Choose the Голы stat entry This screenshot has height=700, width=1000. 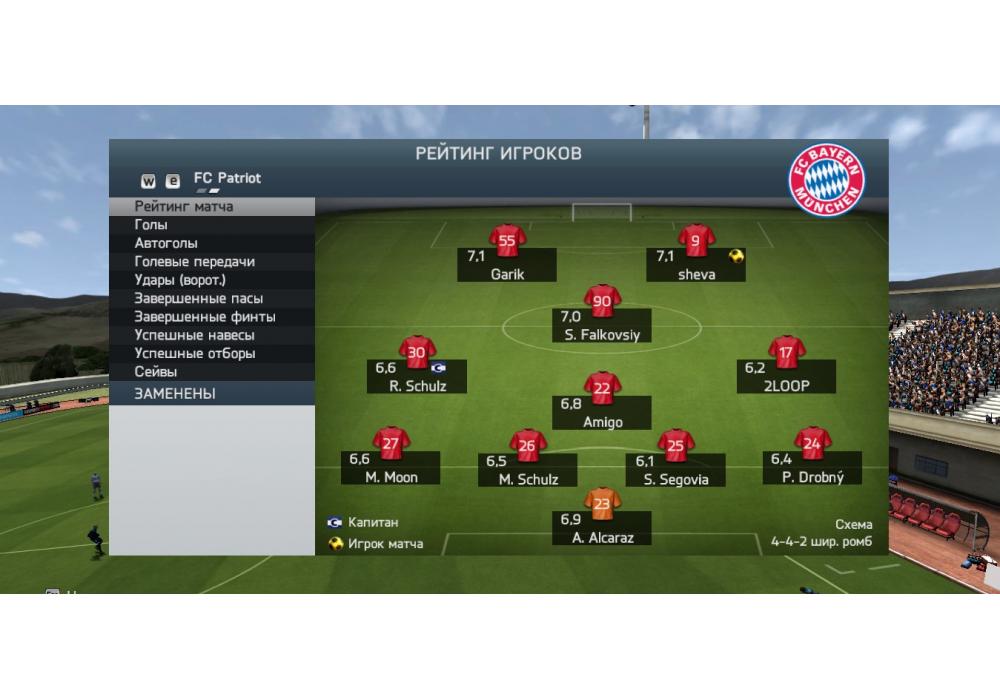152,225
